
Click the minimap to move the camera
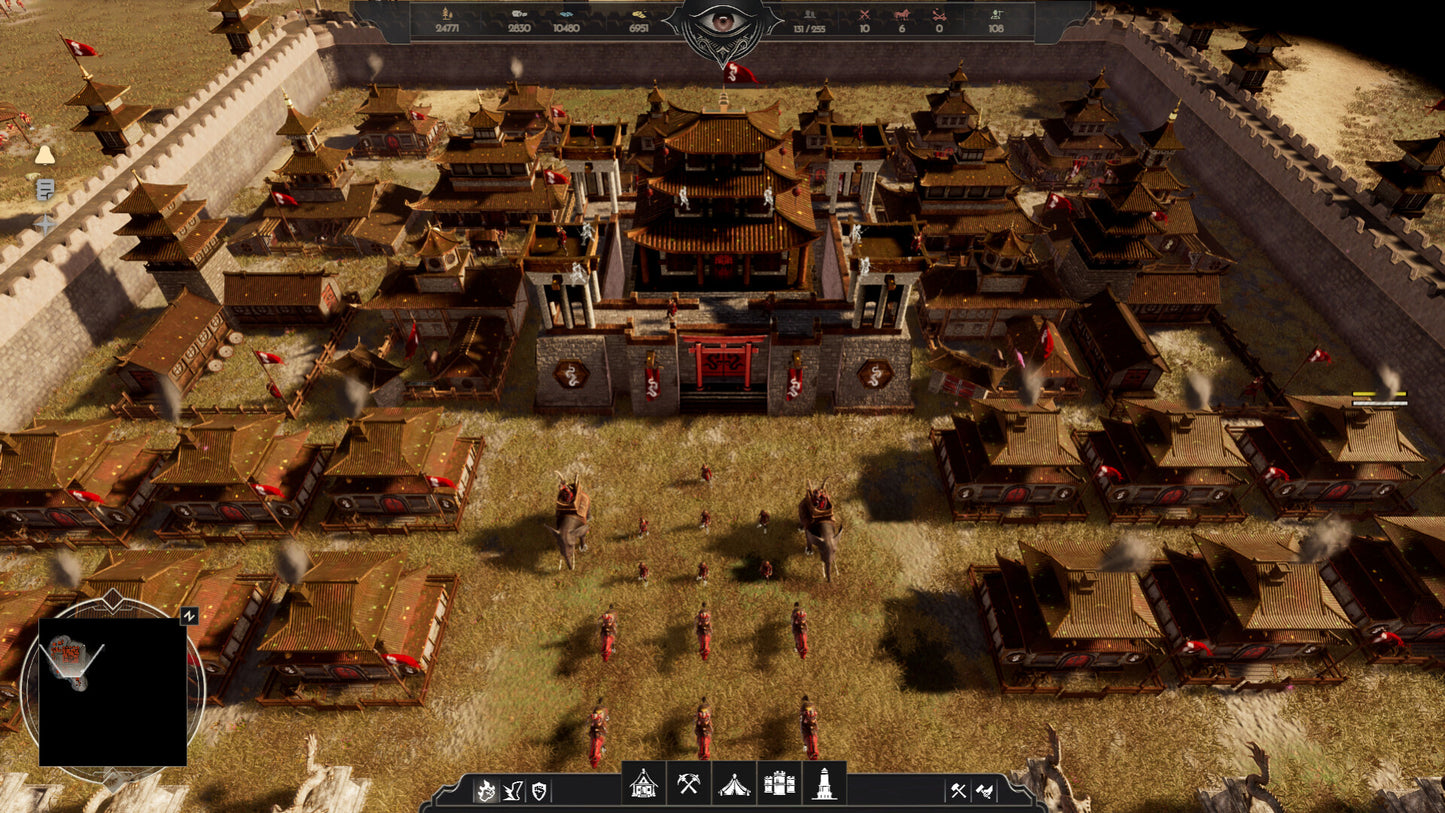[112, 692]
